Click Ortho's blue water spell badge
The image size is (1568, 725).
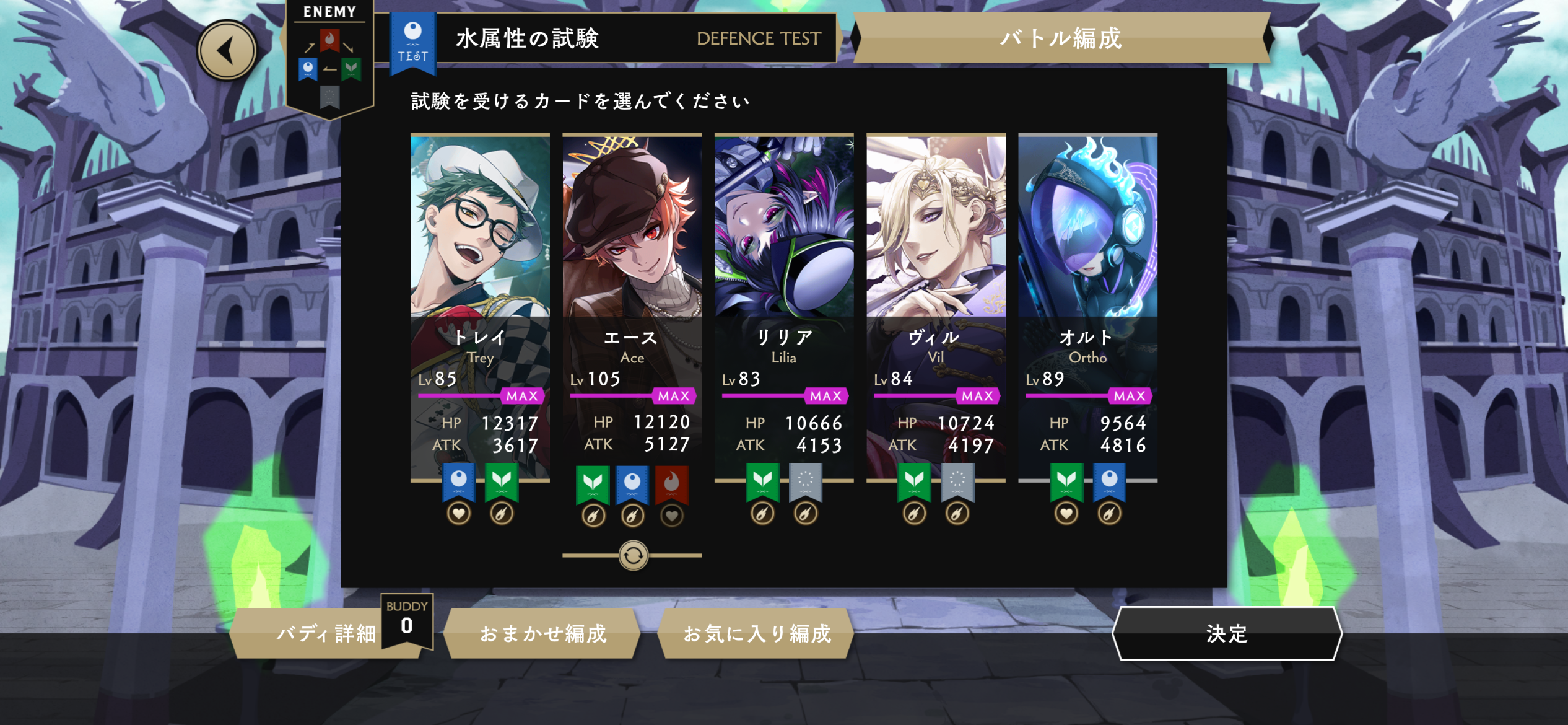pyautogui.click(x=1109, y=481)
